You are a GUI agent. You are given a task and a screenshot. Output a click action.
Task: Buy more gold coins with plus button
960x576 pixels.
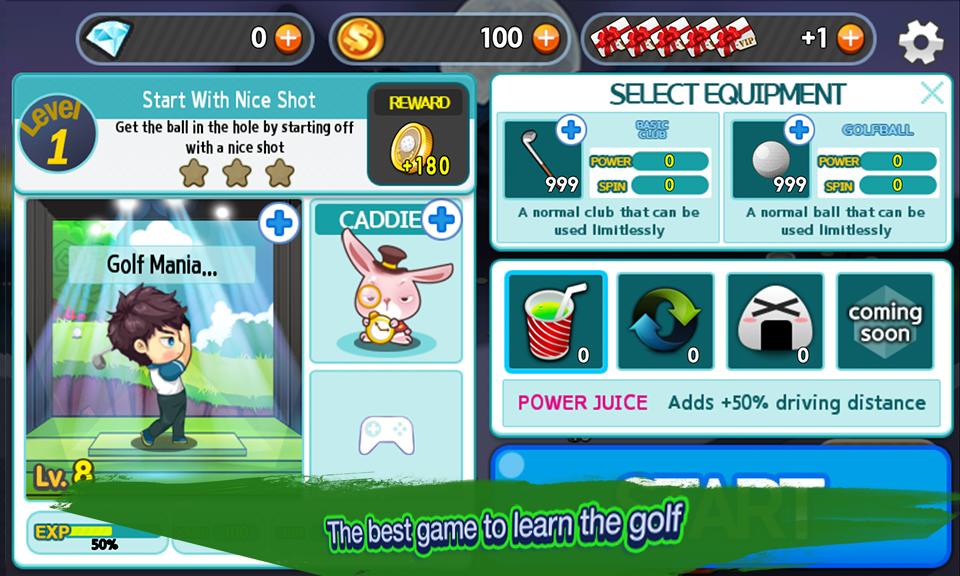(546, 39)
